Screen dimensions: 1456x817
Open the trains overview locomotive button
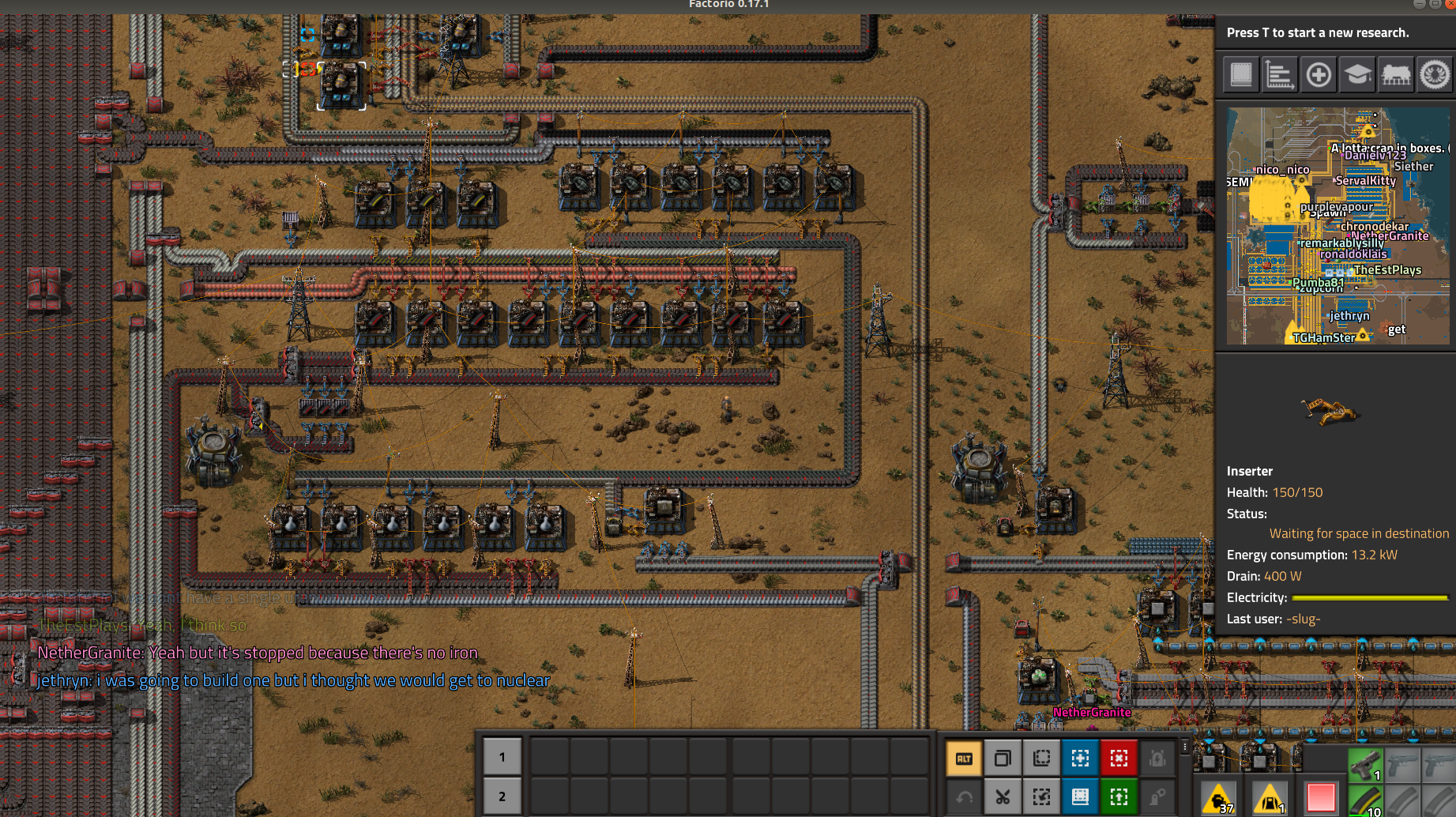[1396, 75]
